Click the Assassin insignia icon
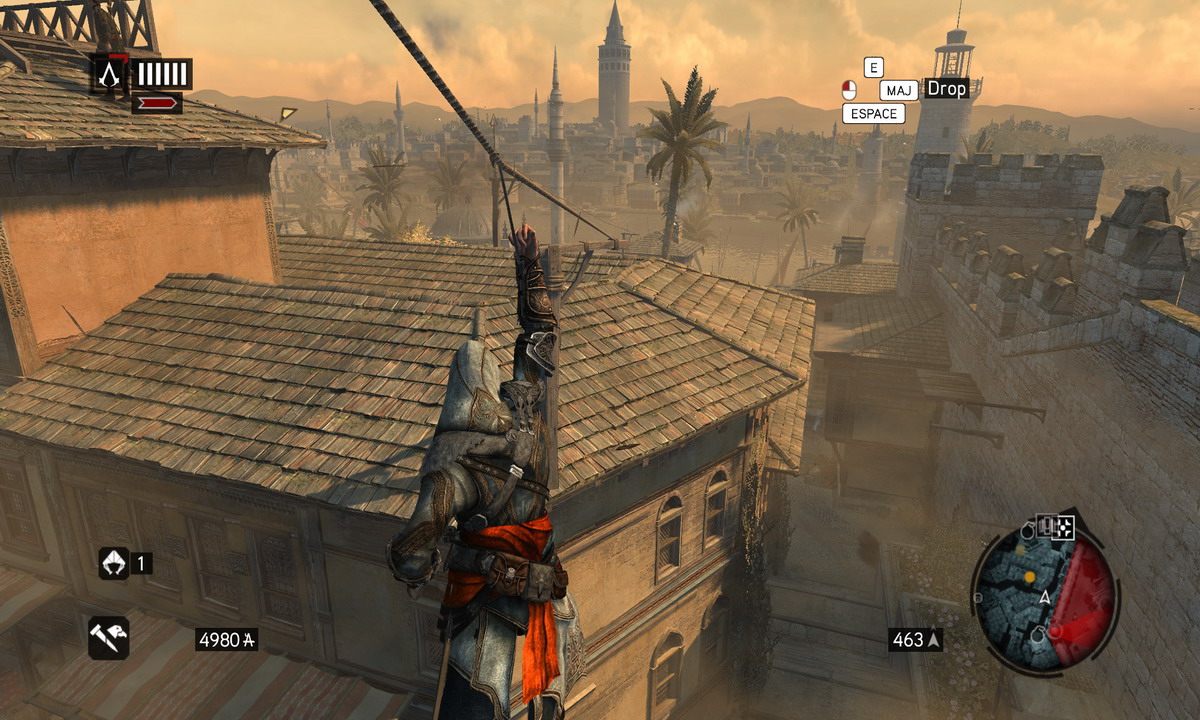The image size is (1200, 720). click(x=111, y=73)
